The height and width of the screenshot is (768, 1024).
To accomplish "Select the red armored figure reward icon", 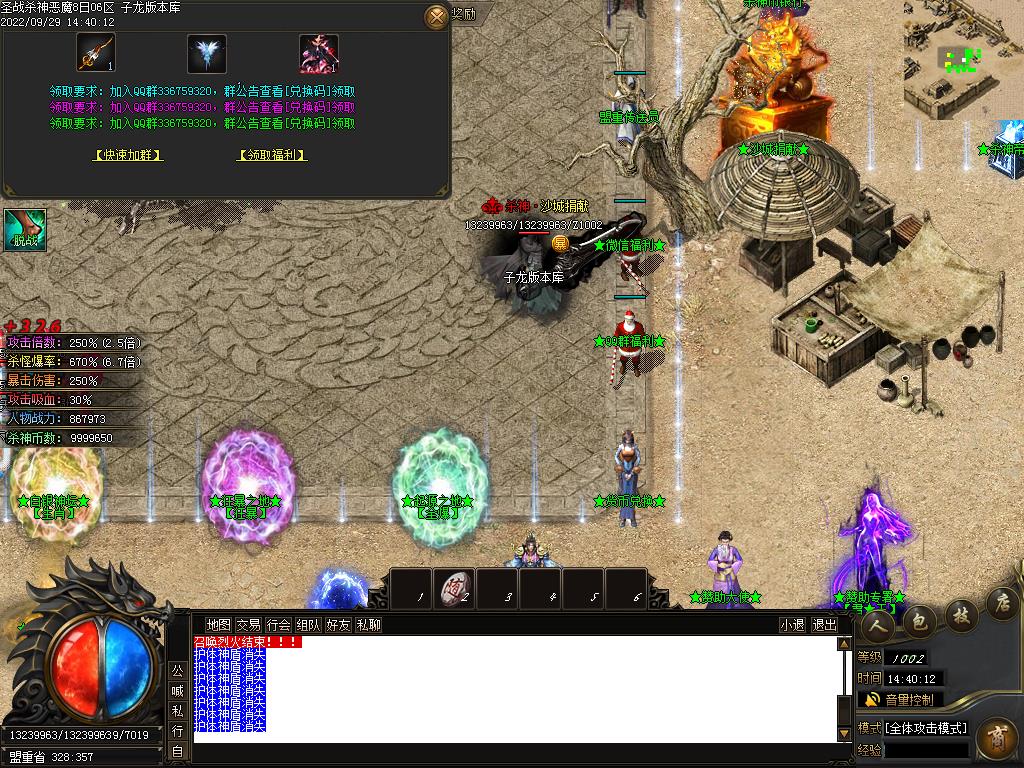I will [x=319, y=53].
